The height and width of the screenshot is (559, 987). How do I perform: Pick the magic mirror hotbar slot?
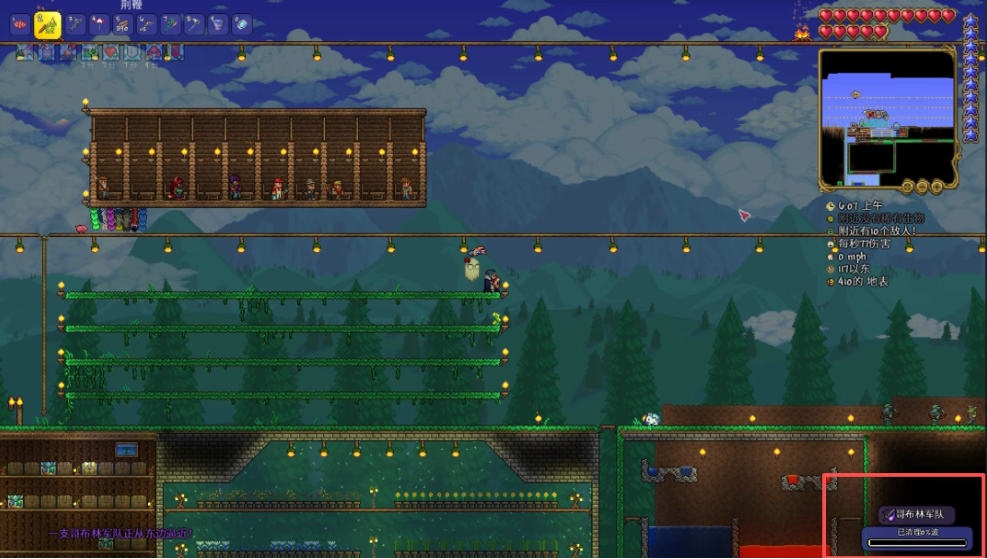pos(242,24)
